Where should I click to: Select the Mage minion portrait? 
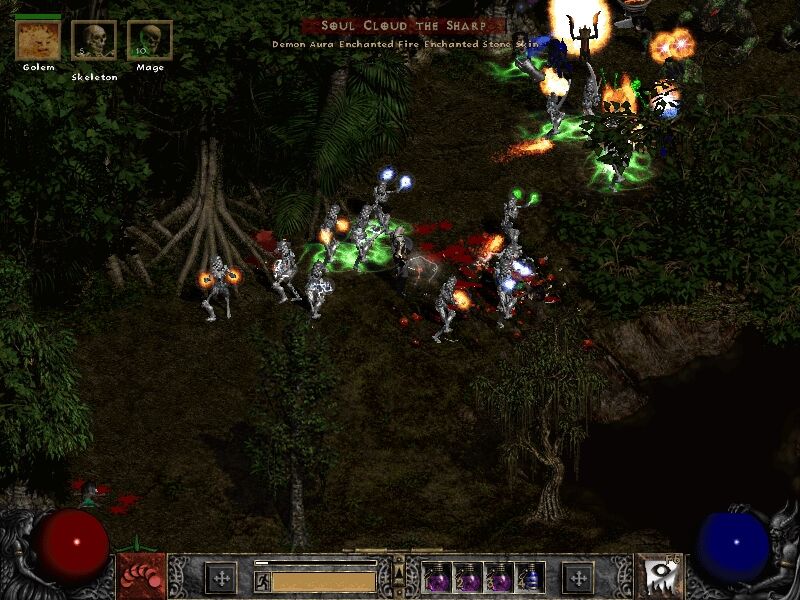click(149, 40)
